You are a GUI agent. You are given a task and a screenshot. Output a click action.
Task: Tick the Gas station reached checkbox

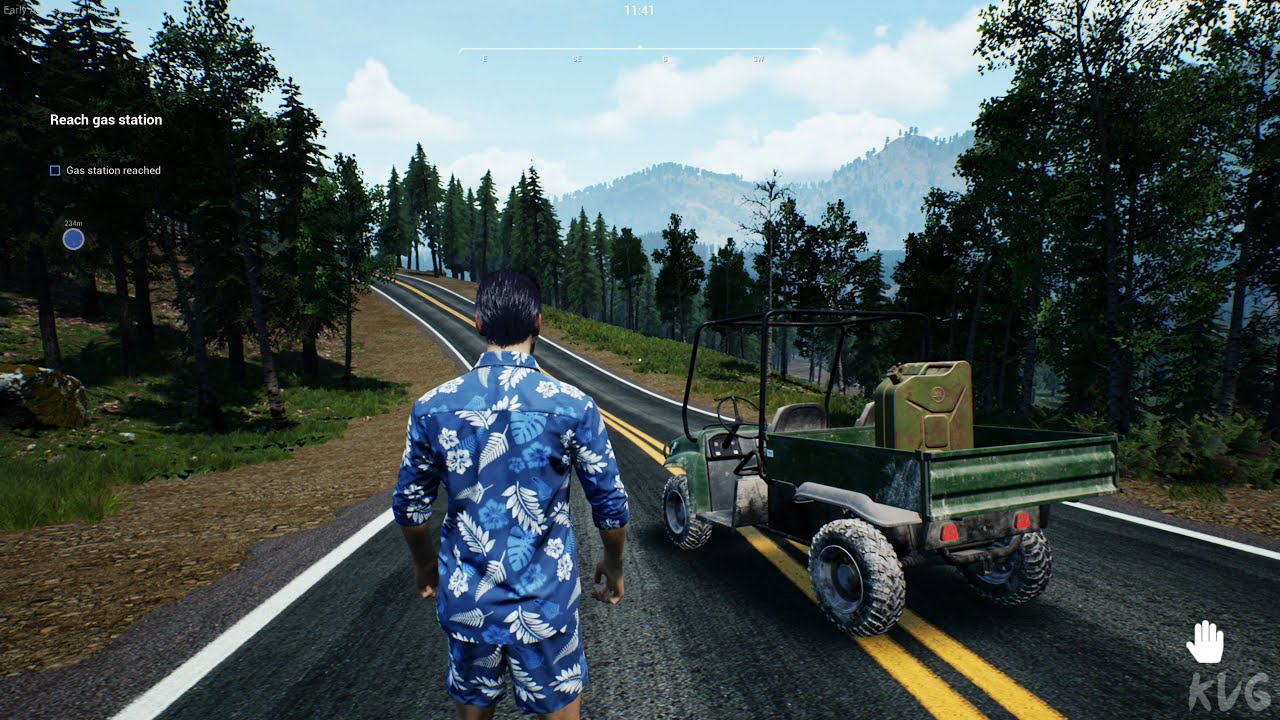click(x=55, y=171)
